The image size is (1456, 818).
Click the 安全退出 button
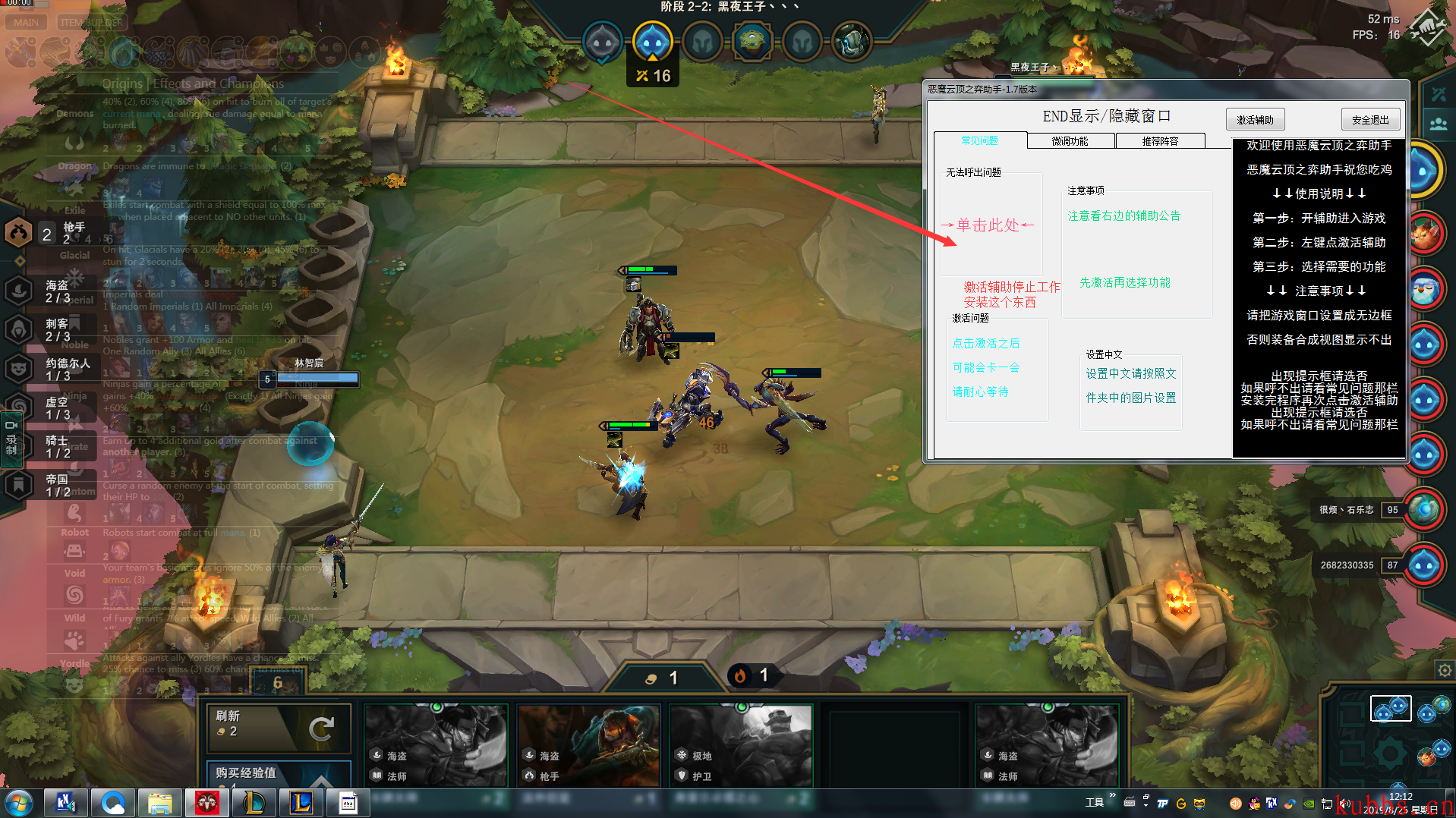(1370, 120)
